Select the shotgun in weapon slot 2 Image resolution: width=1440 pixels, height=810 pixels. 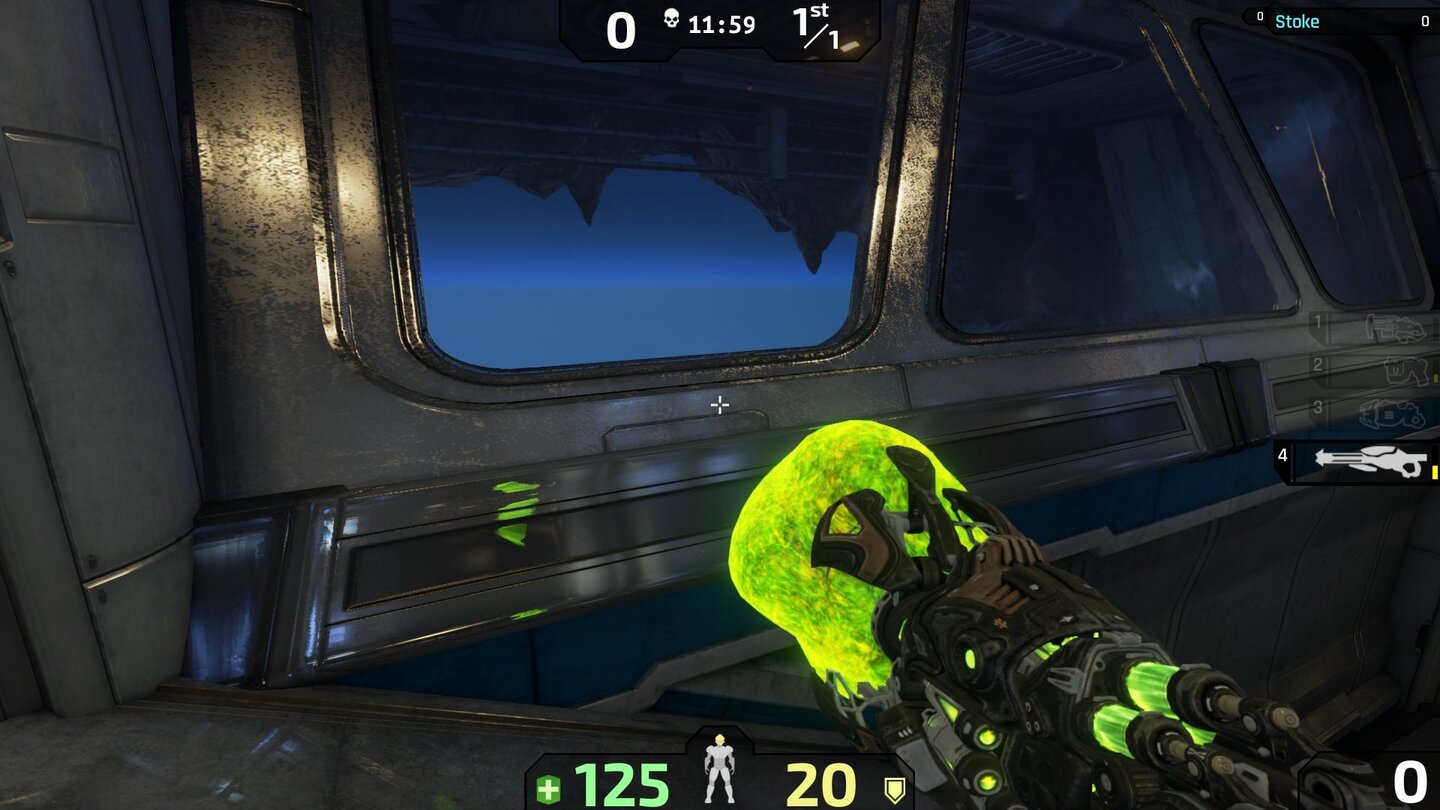(x=1404, y=370)
